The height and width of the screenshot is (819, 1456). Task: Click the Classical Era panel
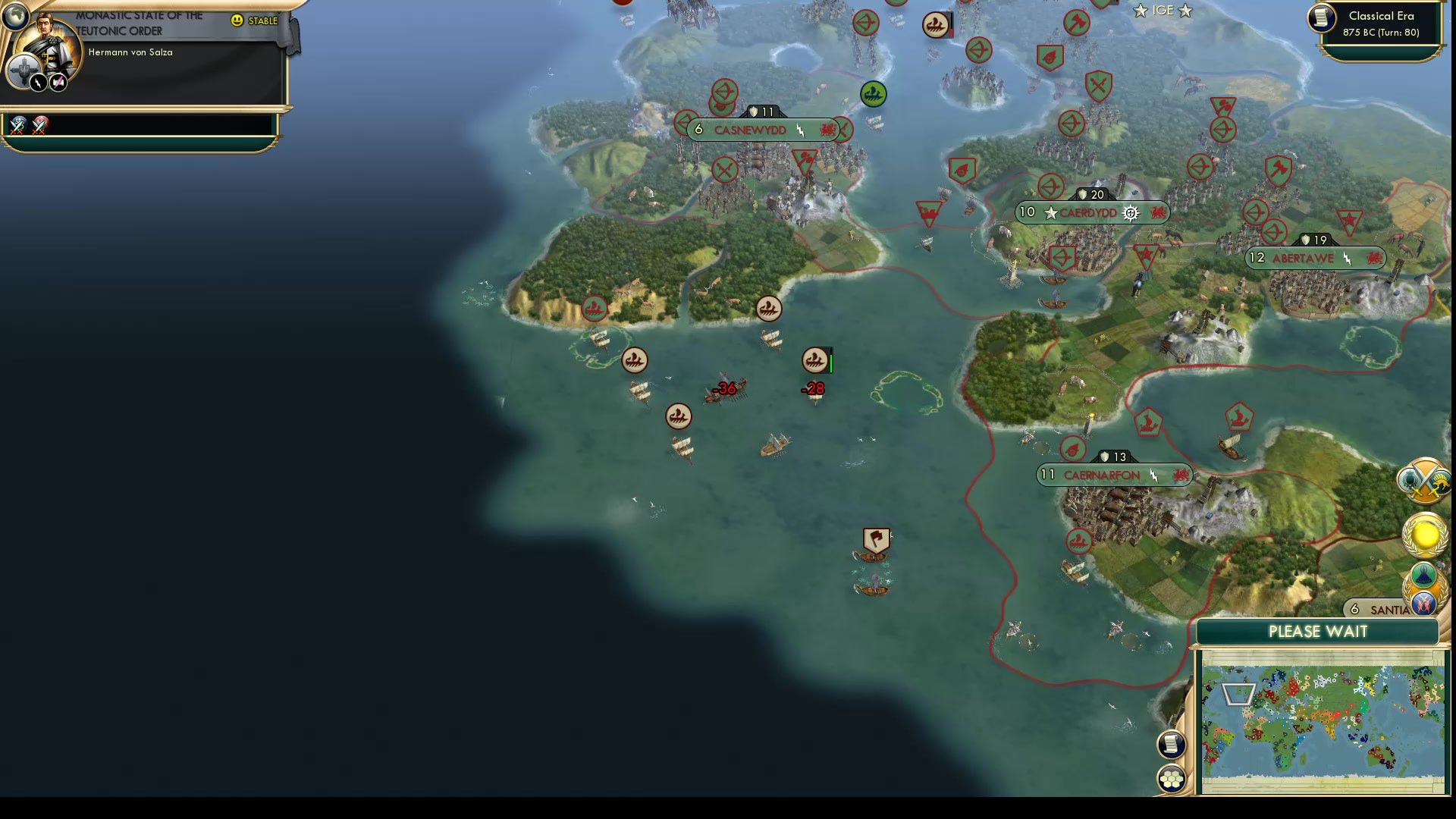tap(1380, 23)
